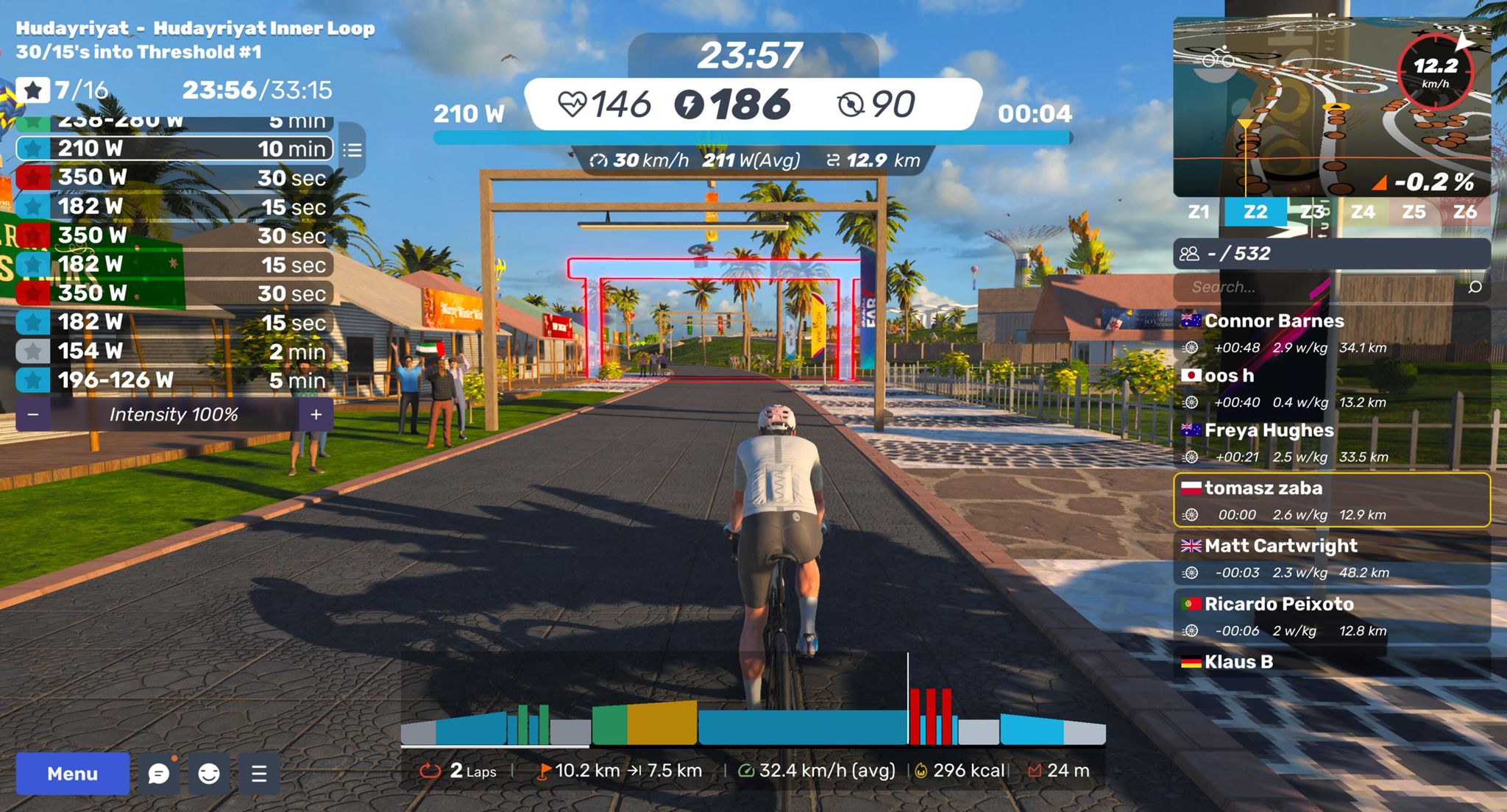Increase workout intensity with the plus button
The image size is (1507, 812).
point(316,415)
